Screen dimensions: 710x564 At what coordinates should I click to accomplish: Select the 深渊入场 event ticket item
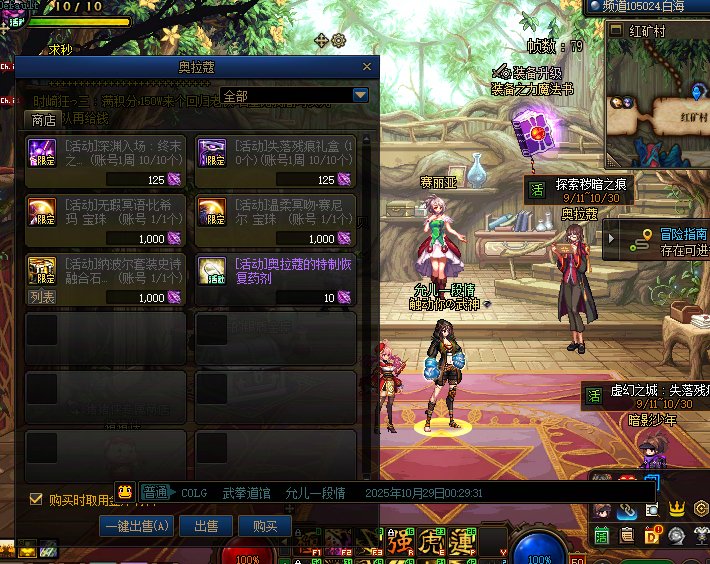tap(106, 161)
